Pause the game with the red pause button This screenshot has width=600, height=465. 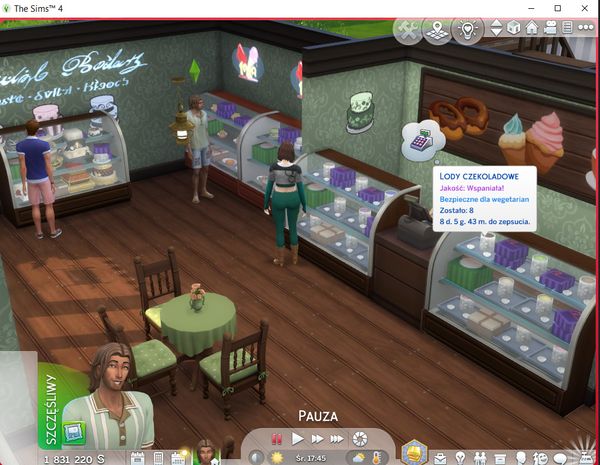coord(277,439)
